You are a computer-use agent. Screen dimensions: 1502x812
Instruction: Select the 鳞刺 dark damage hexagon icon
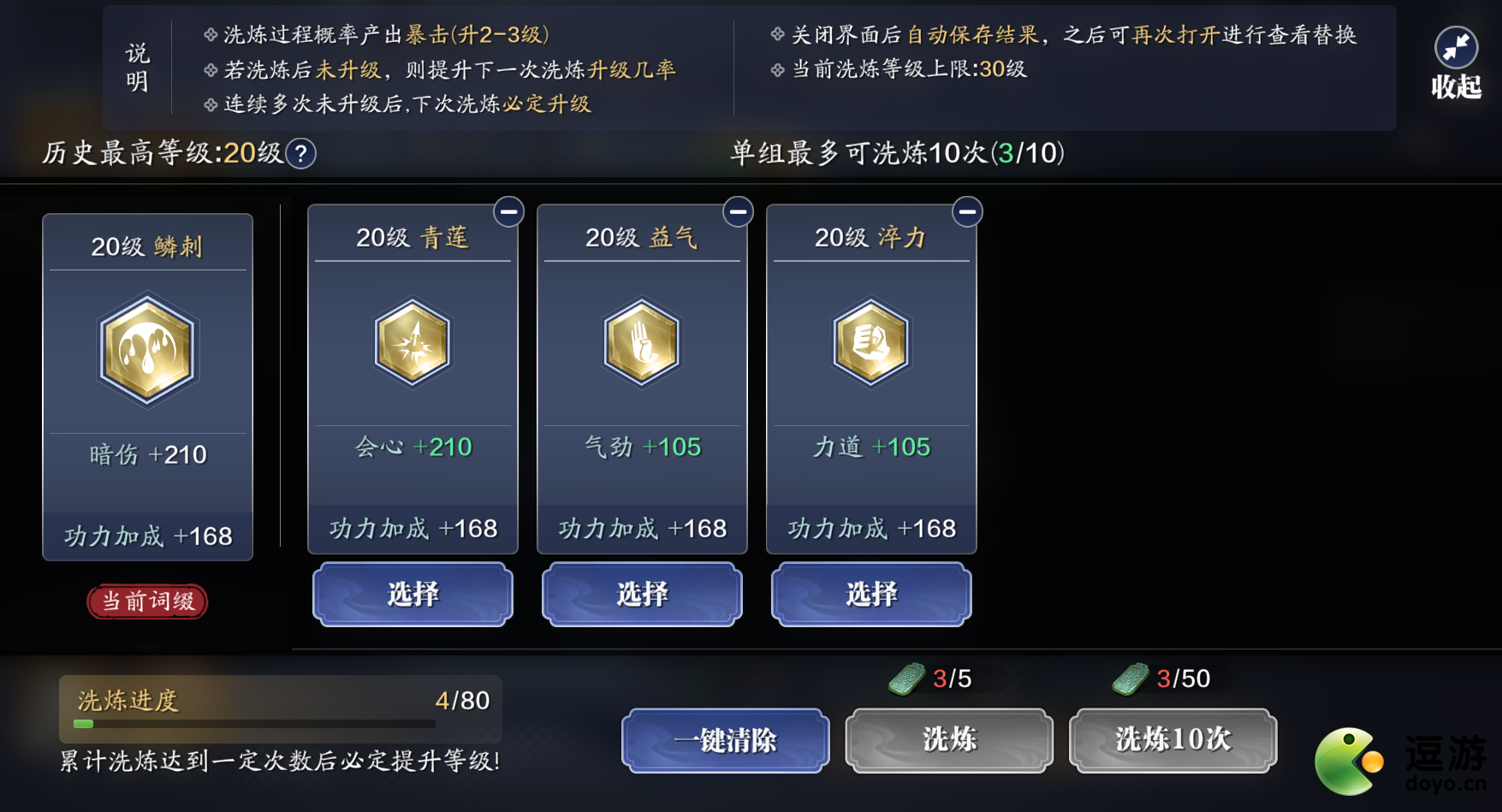click(x=146, y=349)
